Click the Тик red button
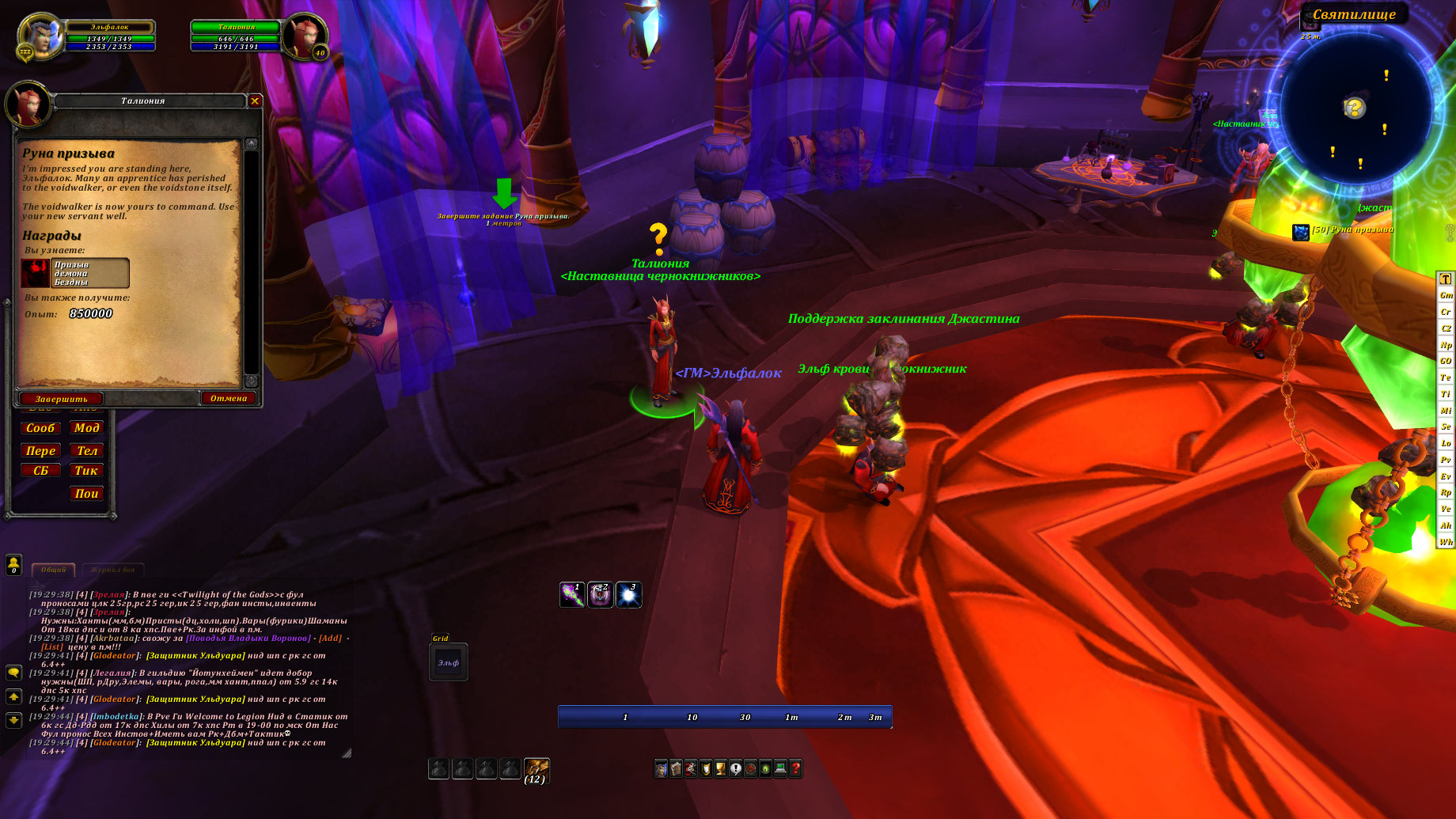Viewport: 1456px width, 819px height. (86, 471)
